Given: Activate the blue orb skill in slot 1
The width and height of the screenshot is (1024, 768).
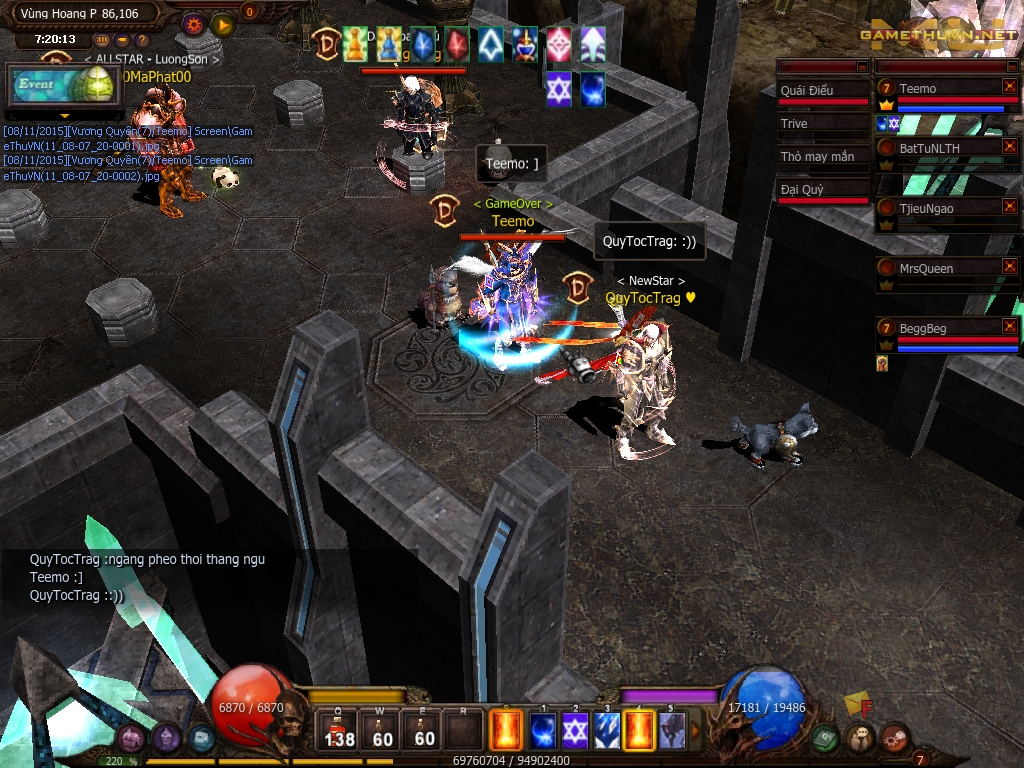Looking at the screenshot, I should pyautogui.click(x=543, y=731).
